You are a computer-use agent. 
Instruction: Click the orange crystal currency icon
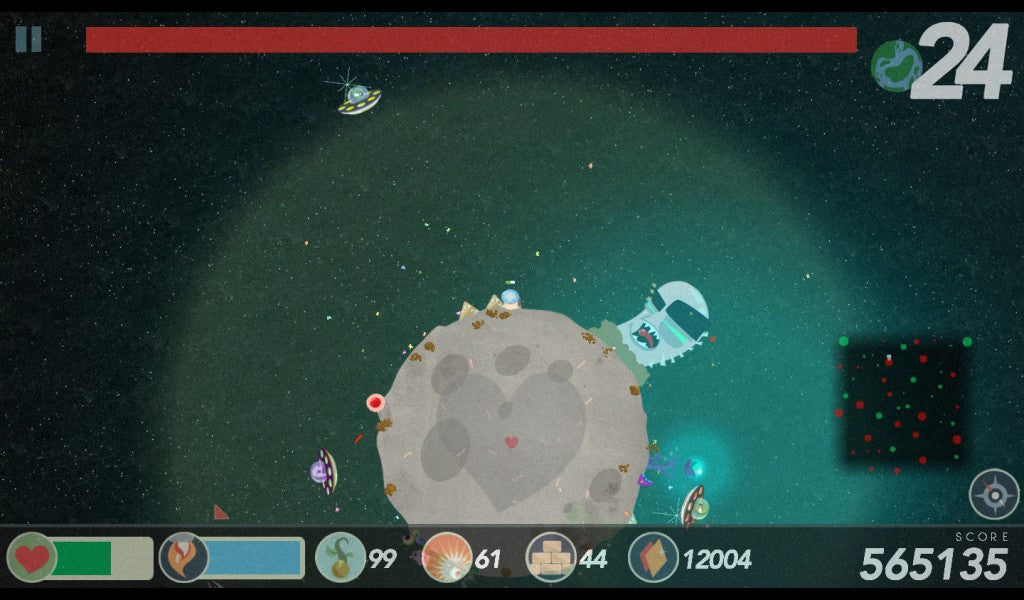point(653,557)
